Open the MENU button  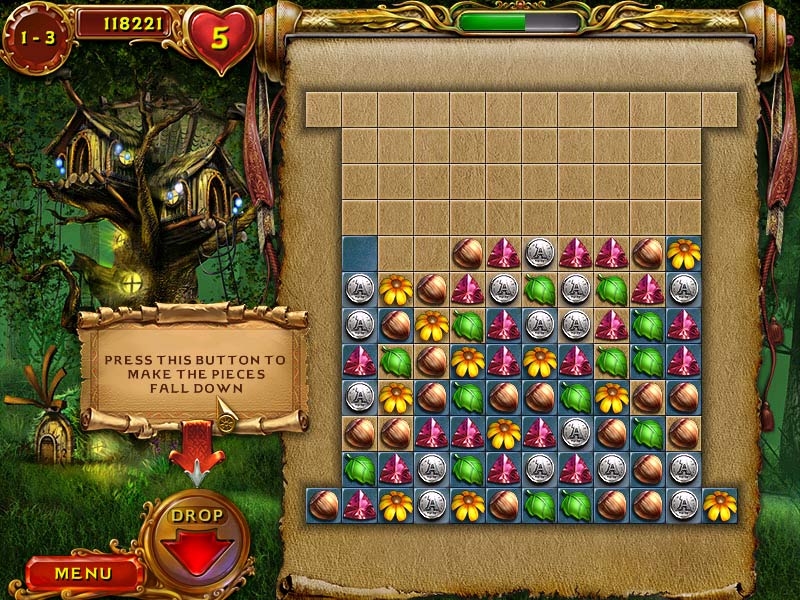click(83, 574)
